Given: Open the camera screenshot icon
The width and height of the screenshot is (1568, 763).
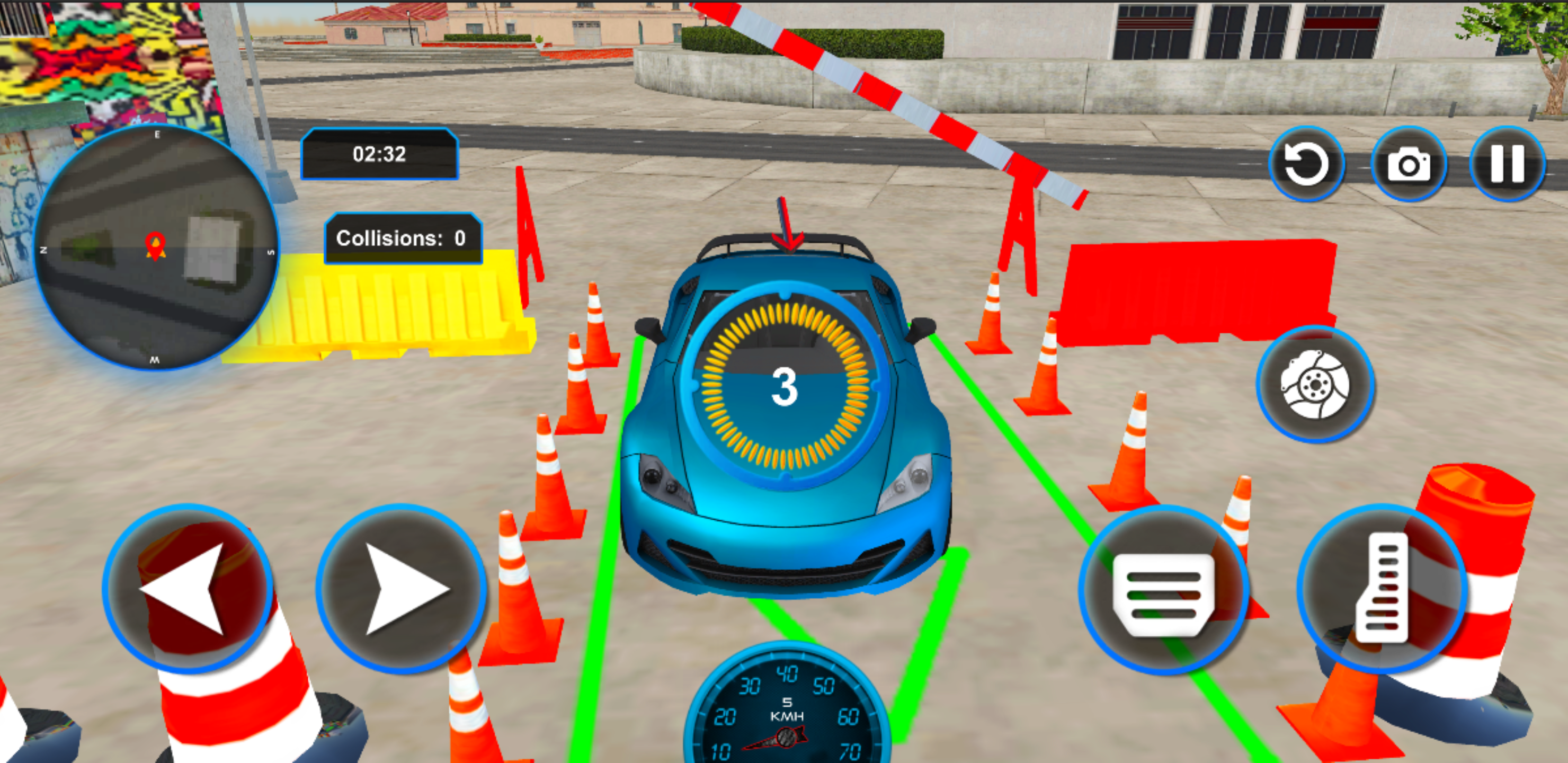Looking at the screenshot, I should coord(1410,163).
